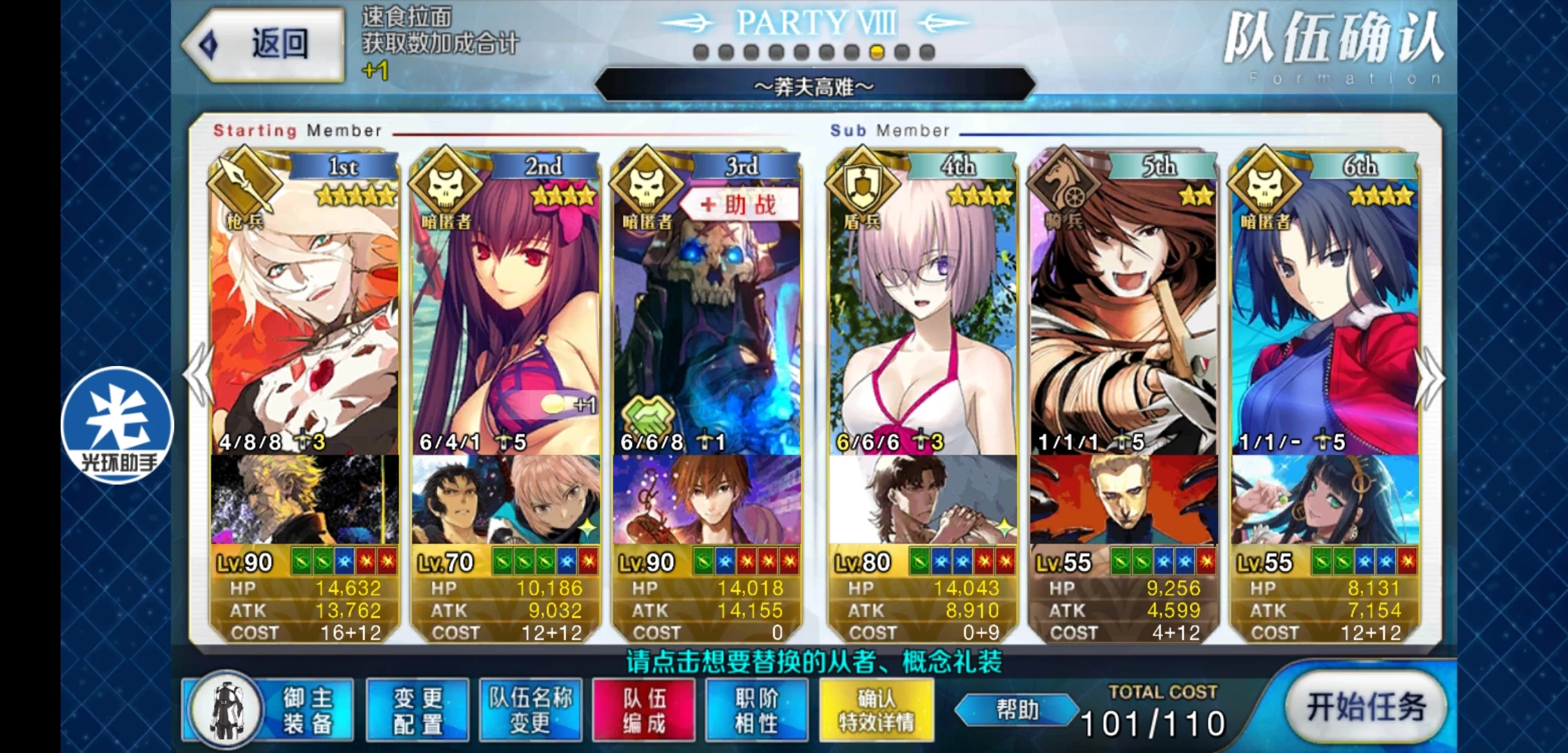Show the 职阶相性 class affinity chart
The height and width of the screenshot is (753, 1568).
point(756,710)
